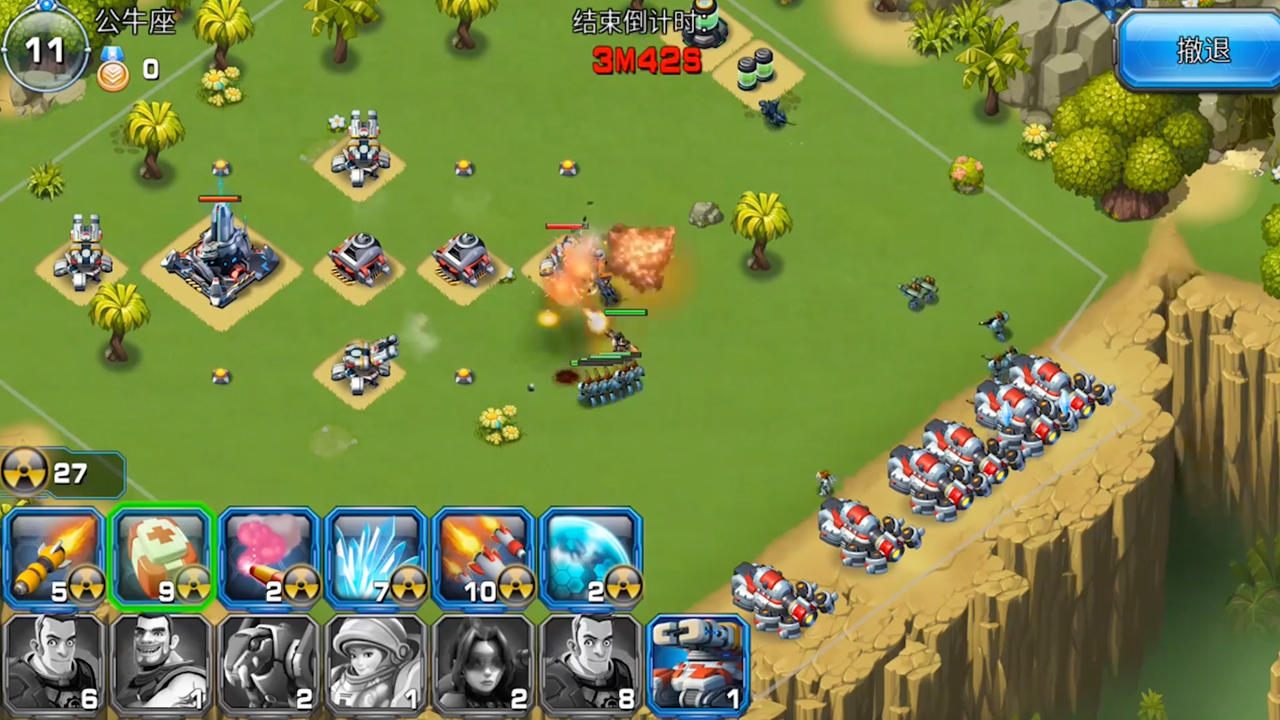Select the hero portrait labeled 8
The width and height of the screenshot is (1280, 720).
point(589,663)
